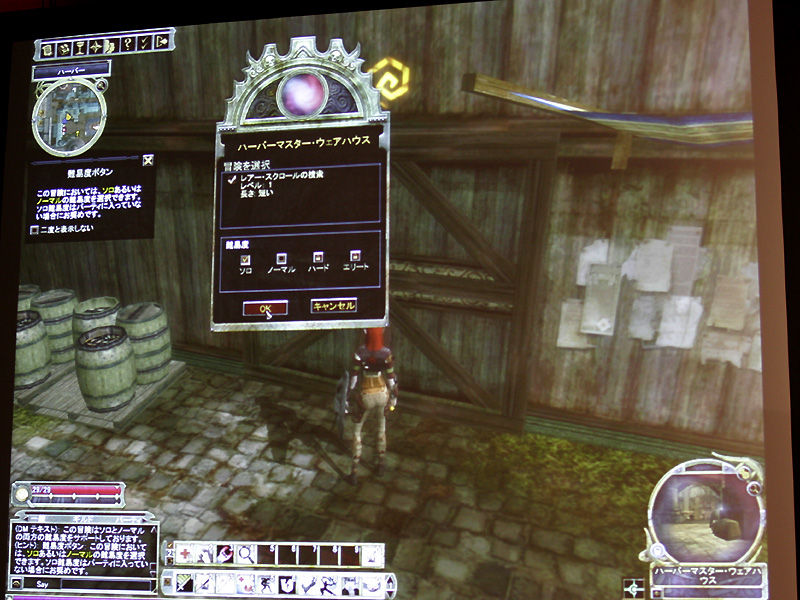Close the difficulty button hint panel

coord(148,159)
